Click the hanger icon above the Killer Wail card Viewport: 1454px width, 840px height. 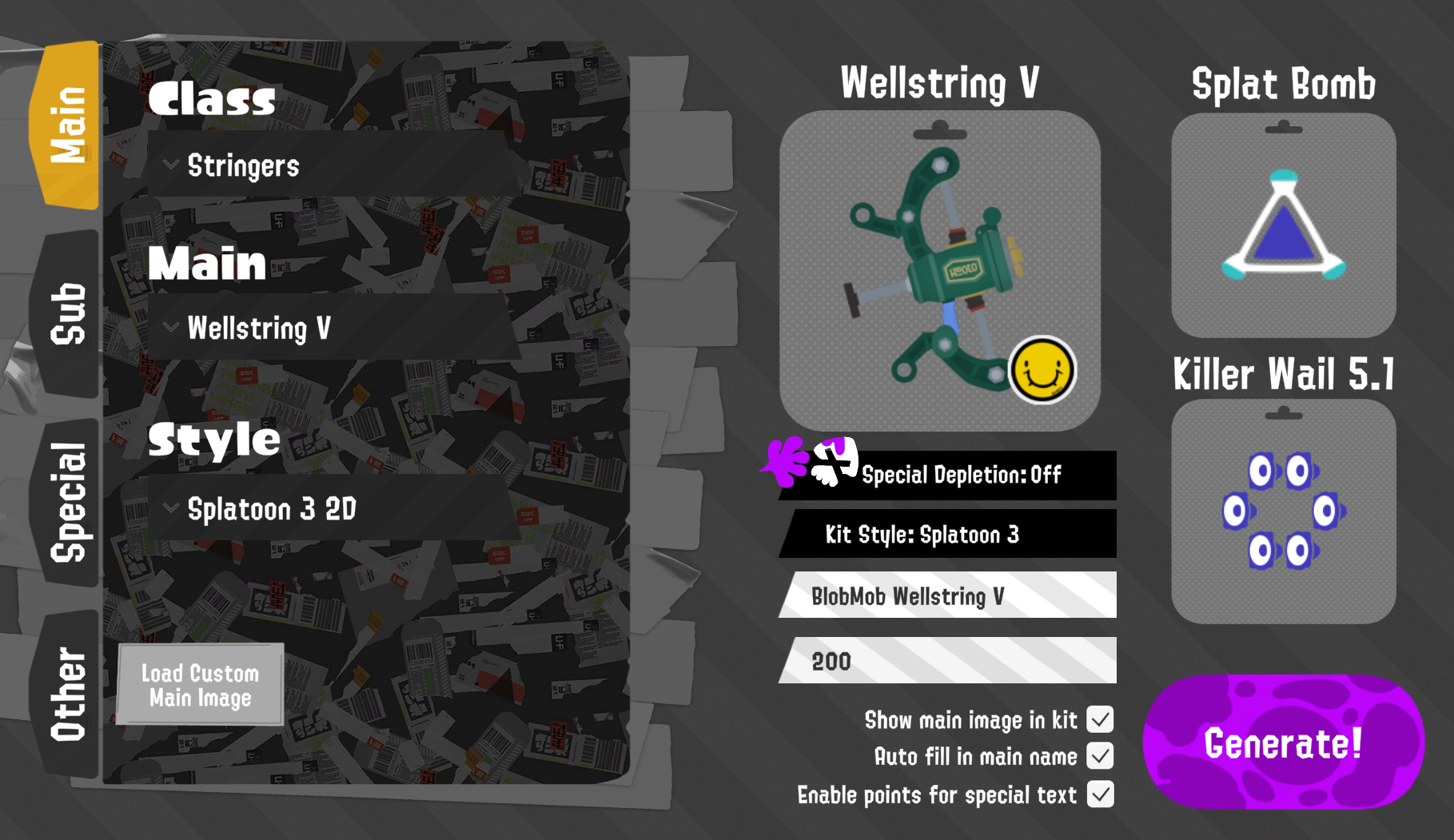coord(1282,412)
